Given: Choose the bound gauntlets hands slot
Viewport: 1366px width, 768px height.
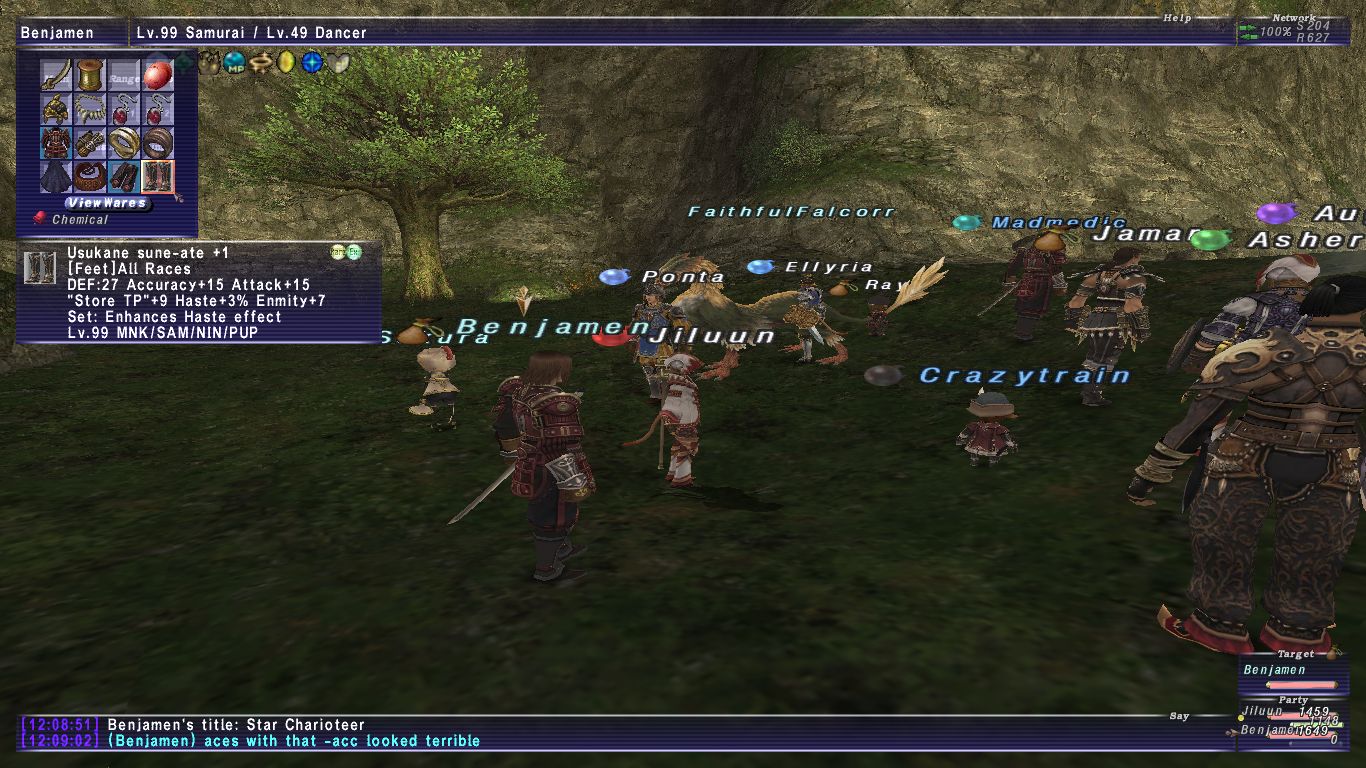Looking at the screenshot, I should 91,142.
